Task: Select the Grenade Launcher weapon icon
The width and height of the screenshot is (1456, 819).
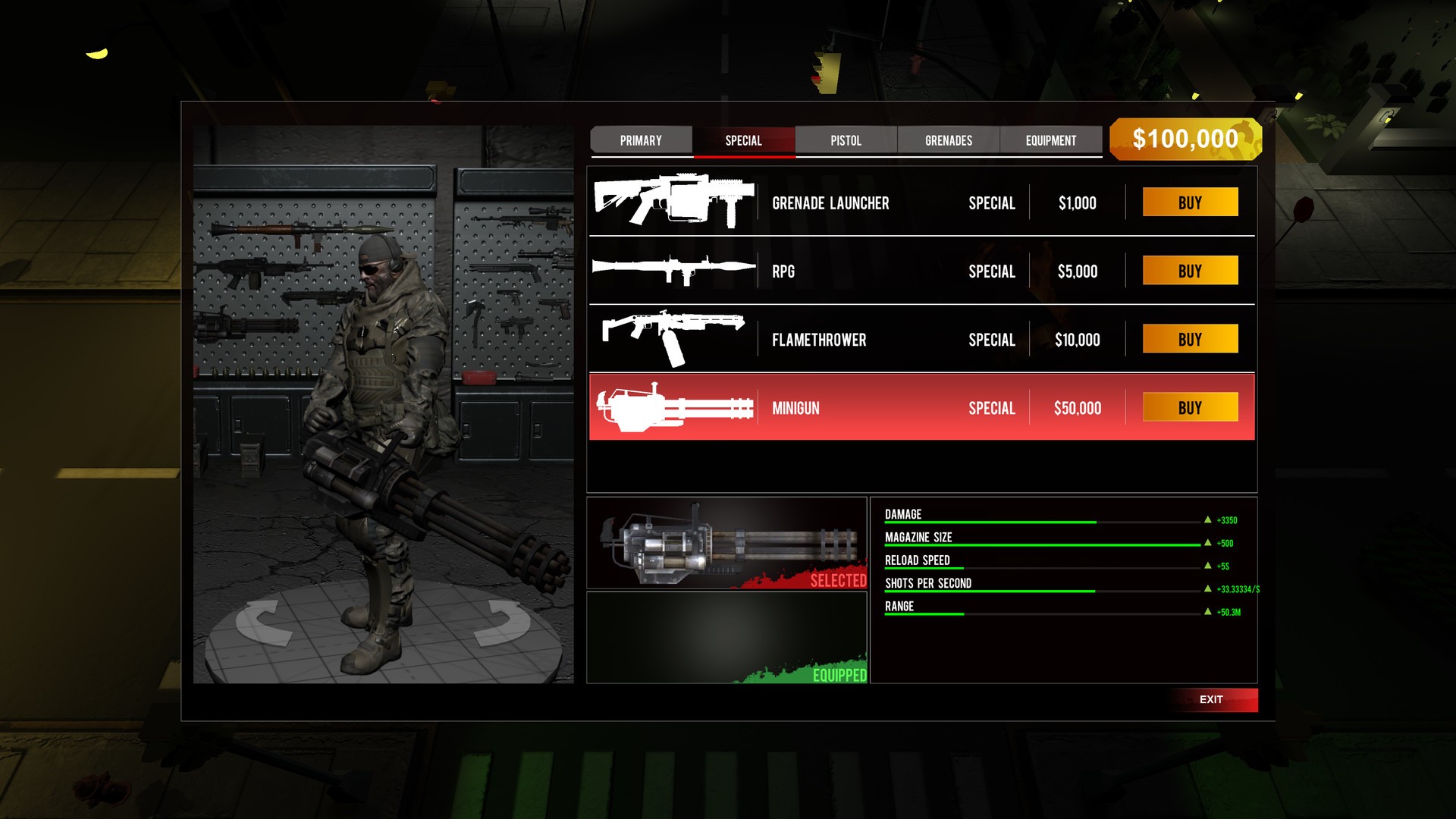Action: pos(673,201)
